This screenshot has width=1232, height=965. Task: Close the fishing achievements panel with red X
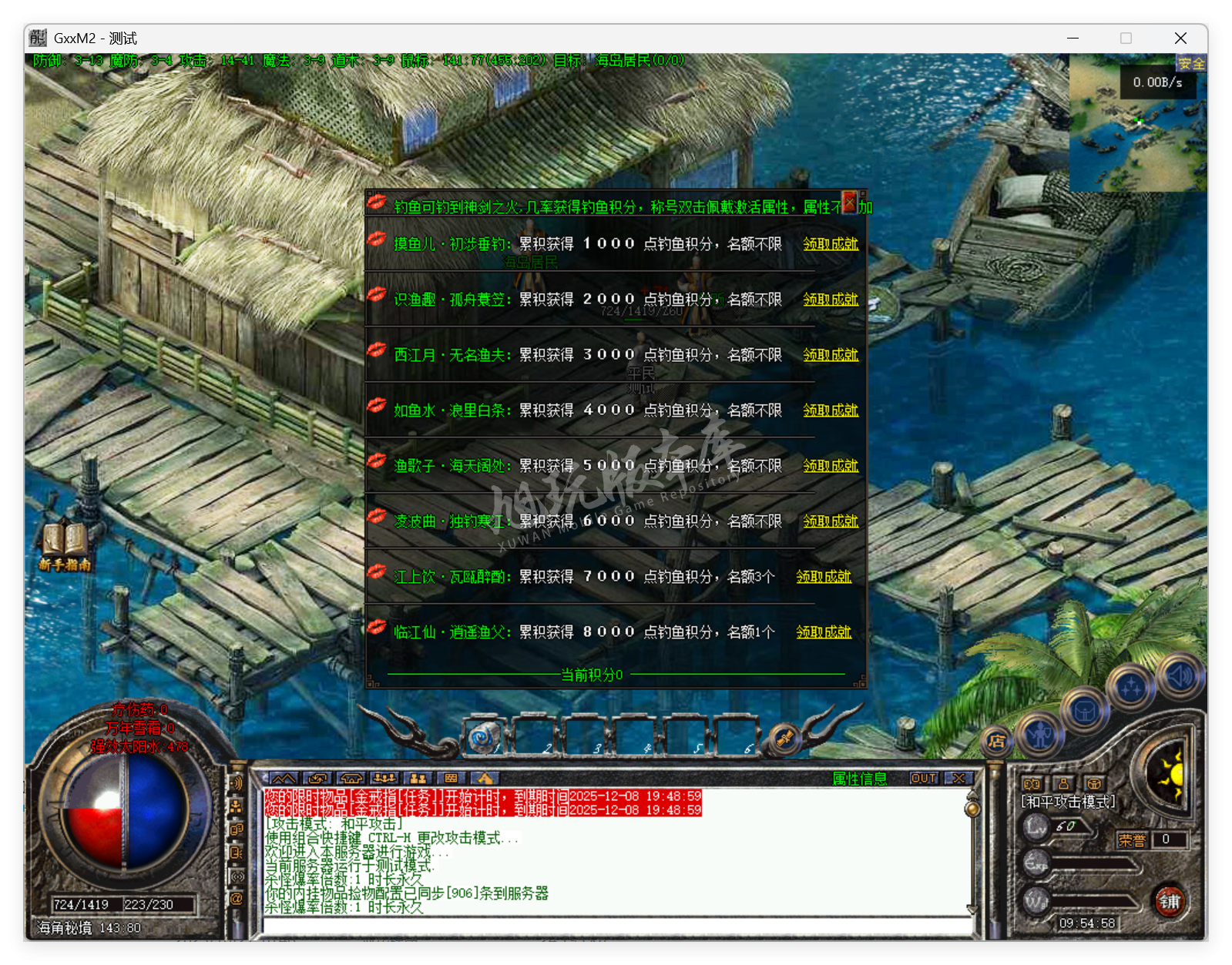pos(849,201)
